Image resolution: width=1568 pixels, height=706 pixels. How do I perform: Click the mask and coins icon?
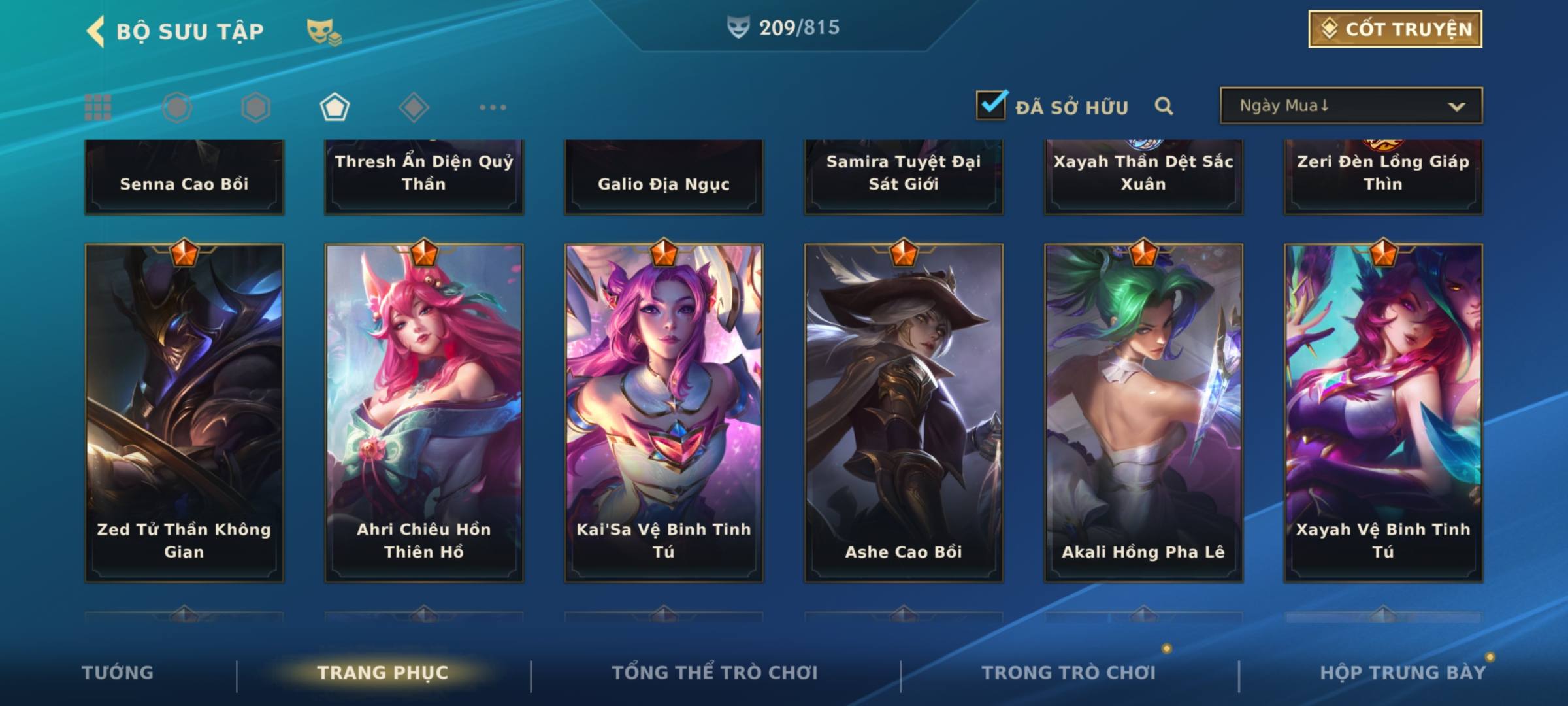point(324,31)
